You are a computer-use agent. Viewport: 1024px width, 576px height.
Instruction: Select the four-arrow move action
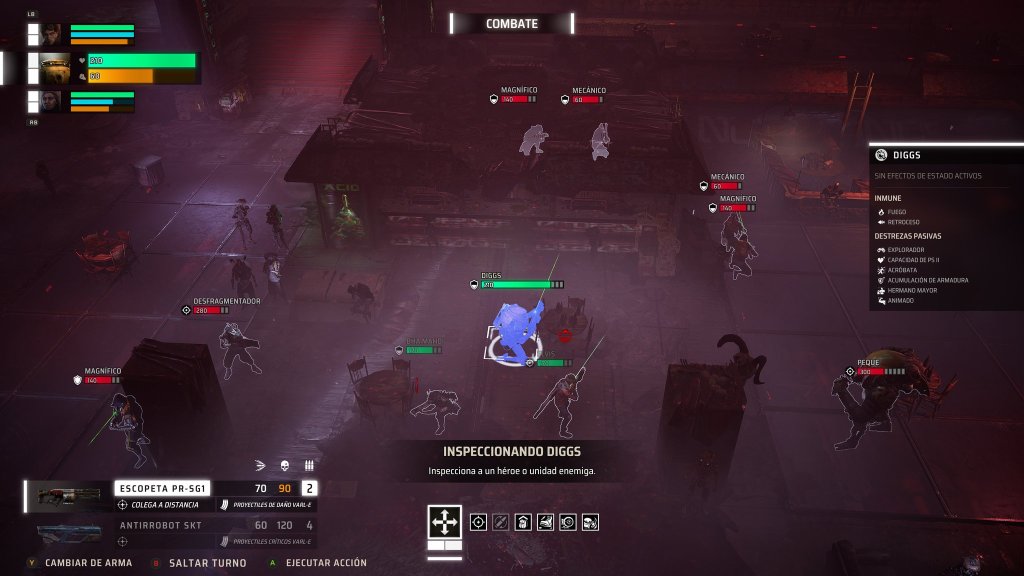pos(445,521)
